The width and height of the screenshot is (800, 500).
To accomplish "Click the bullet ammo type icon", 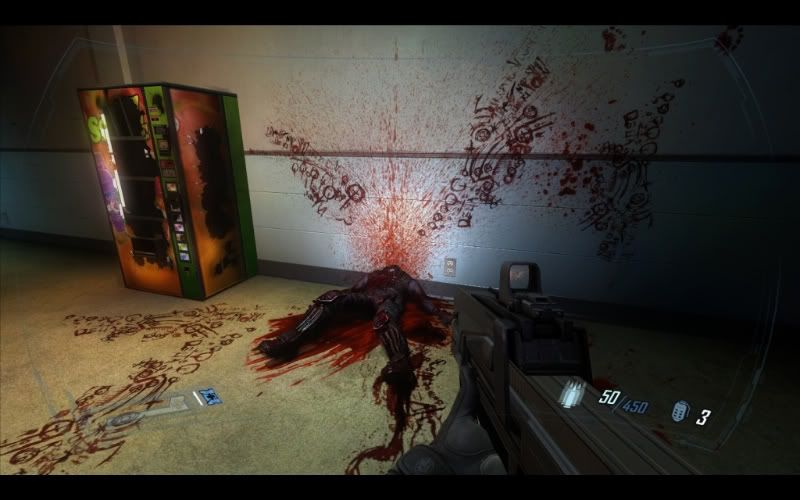I will pyautogui.click(x=573, y=395).
